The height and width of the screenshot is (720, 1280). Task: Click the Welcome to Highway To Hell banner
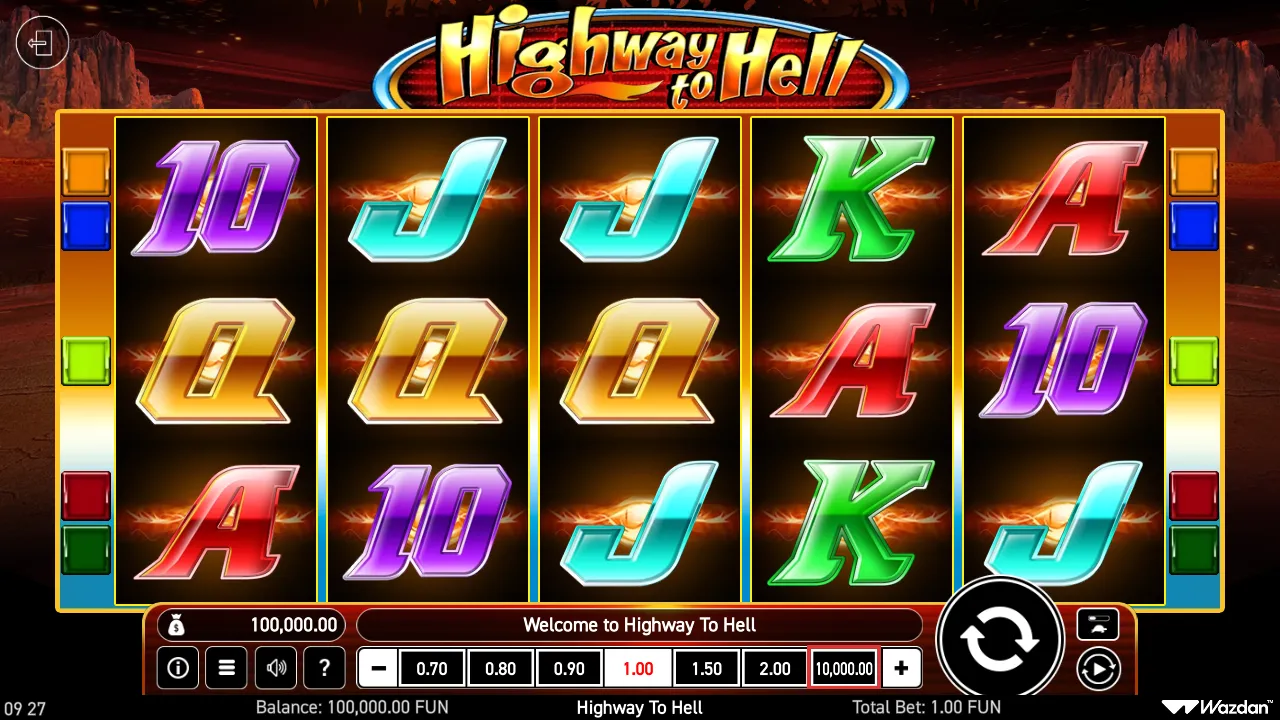click(638, 624)
